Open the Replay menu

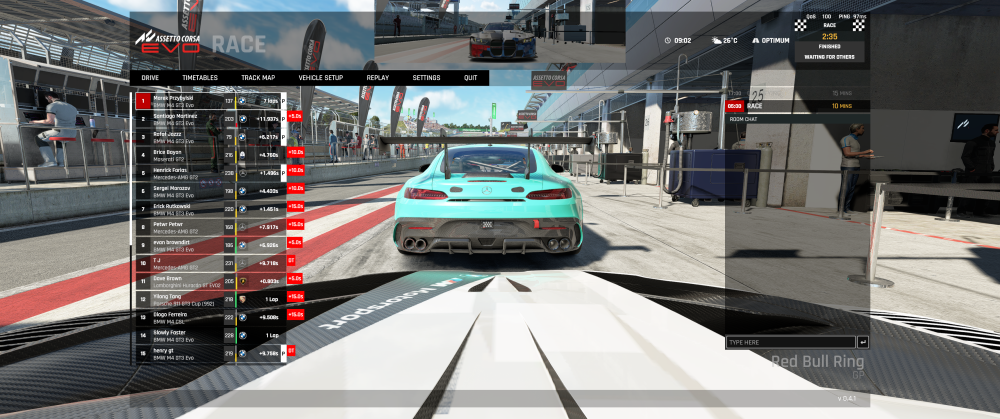378,77
